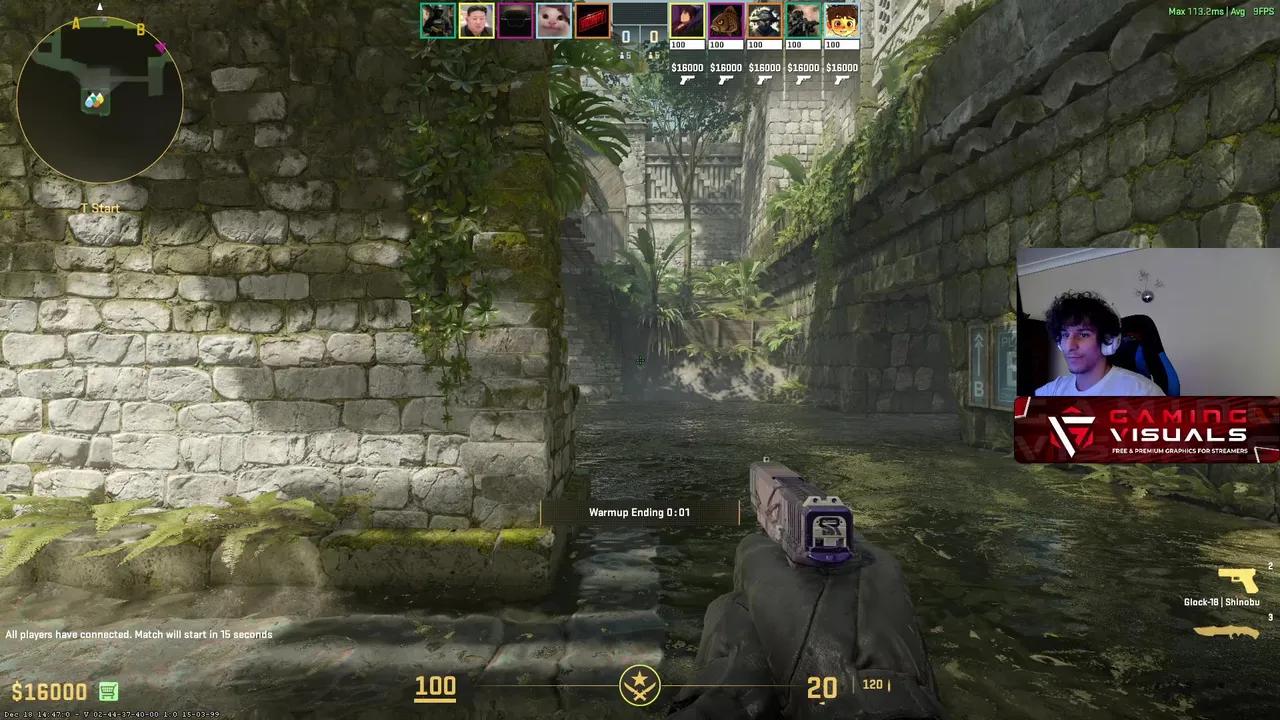1280x720 pixels.
Task: Select the Glock-18 Shinobu pistol icon
Action: (1236, 578)
